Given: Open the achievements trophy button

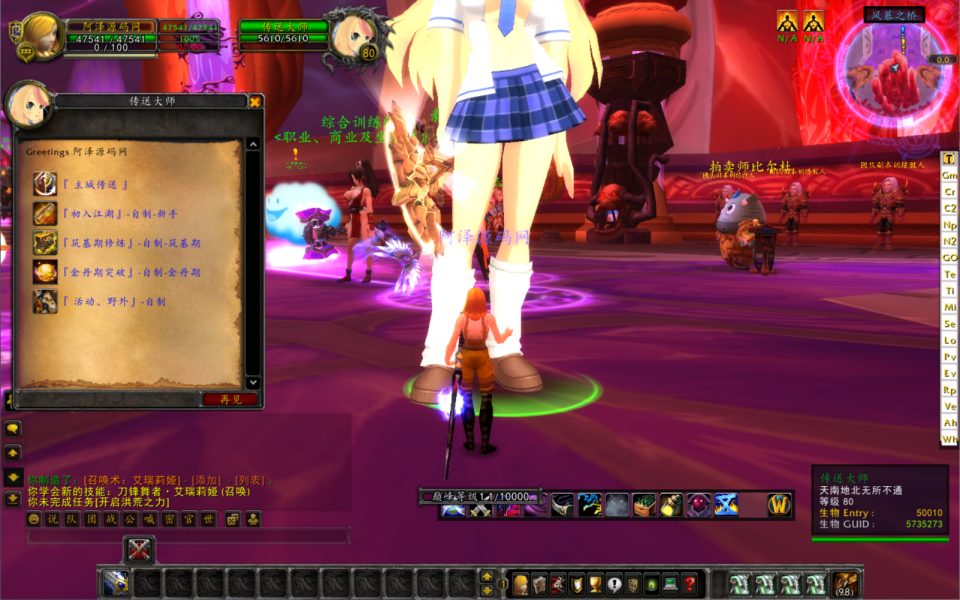Looking at the screenshot, I should [x=596, y=584].
